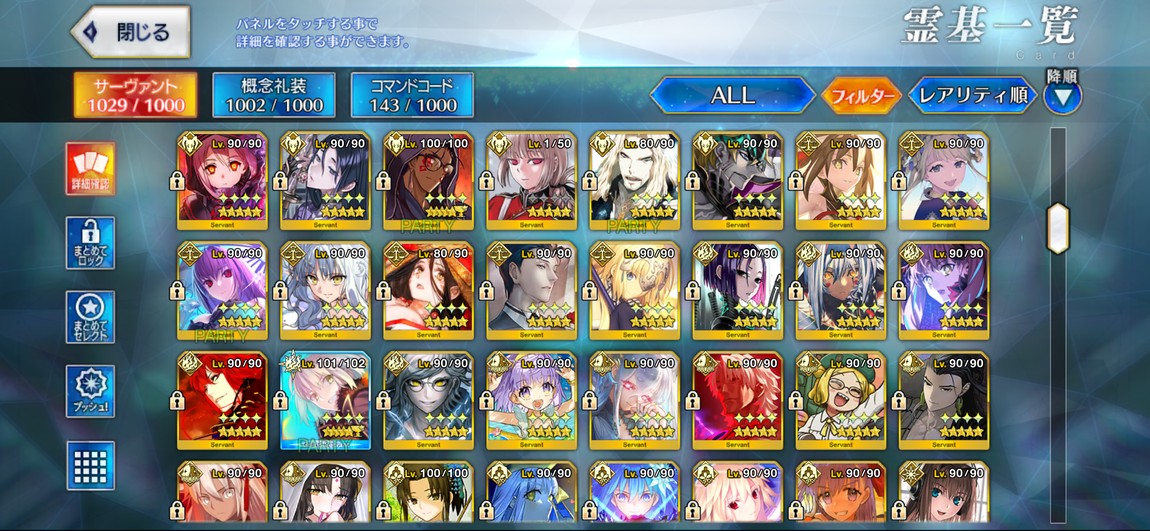Switch to the サーヴァント tab
The width and height of the screenshot is (1150, 531).
pos(135,95)
